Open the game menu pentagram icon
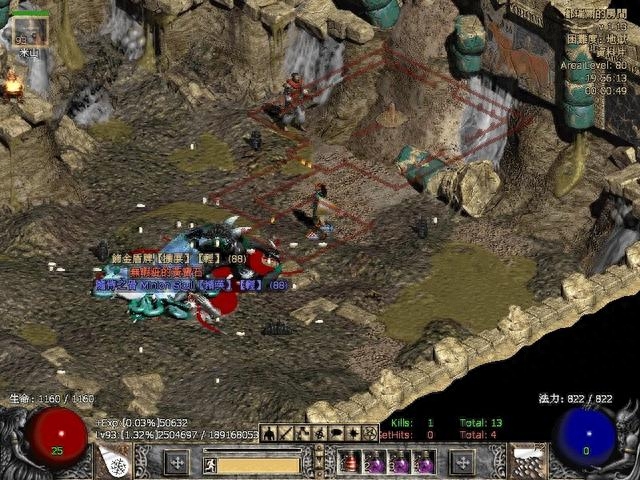 [368, 433]
